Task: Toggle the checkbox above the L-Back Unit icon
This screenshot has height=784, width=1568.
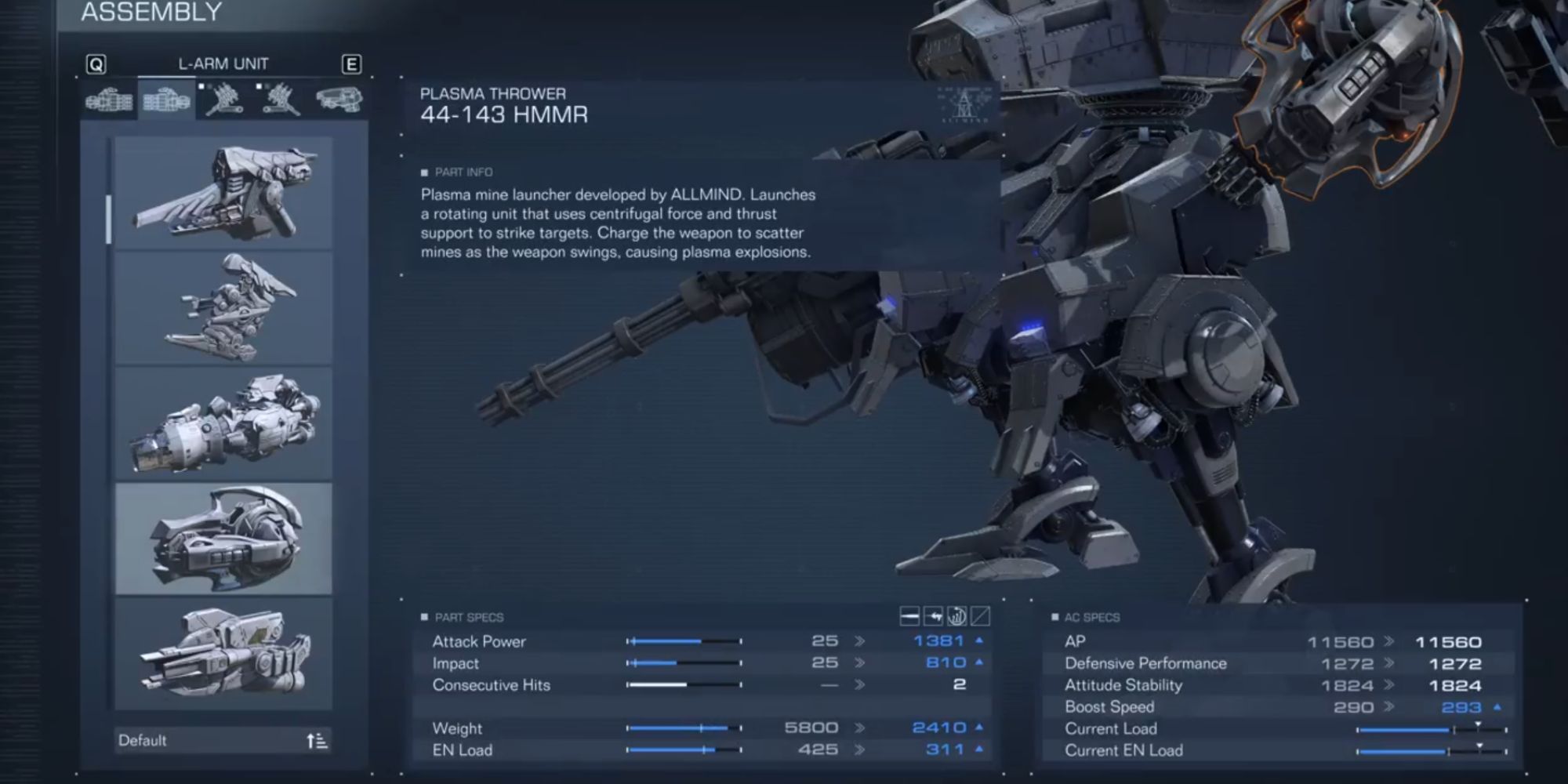Action: (259, 86)
